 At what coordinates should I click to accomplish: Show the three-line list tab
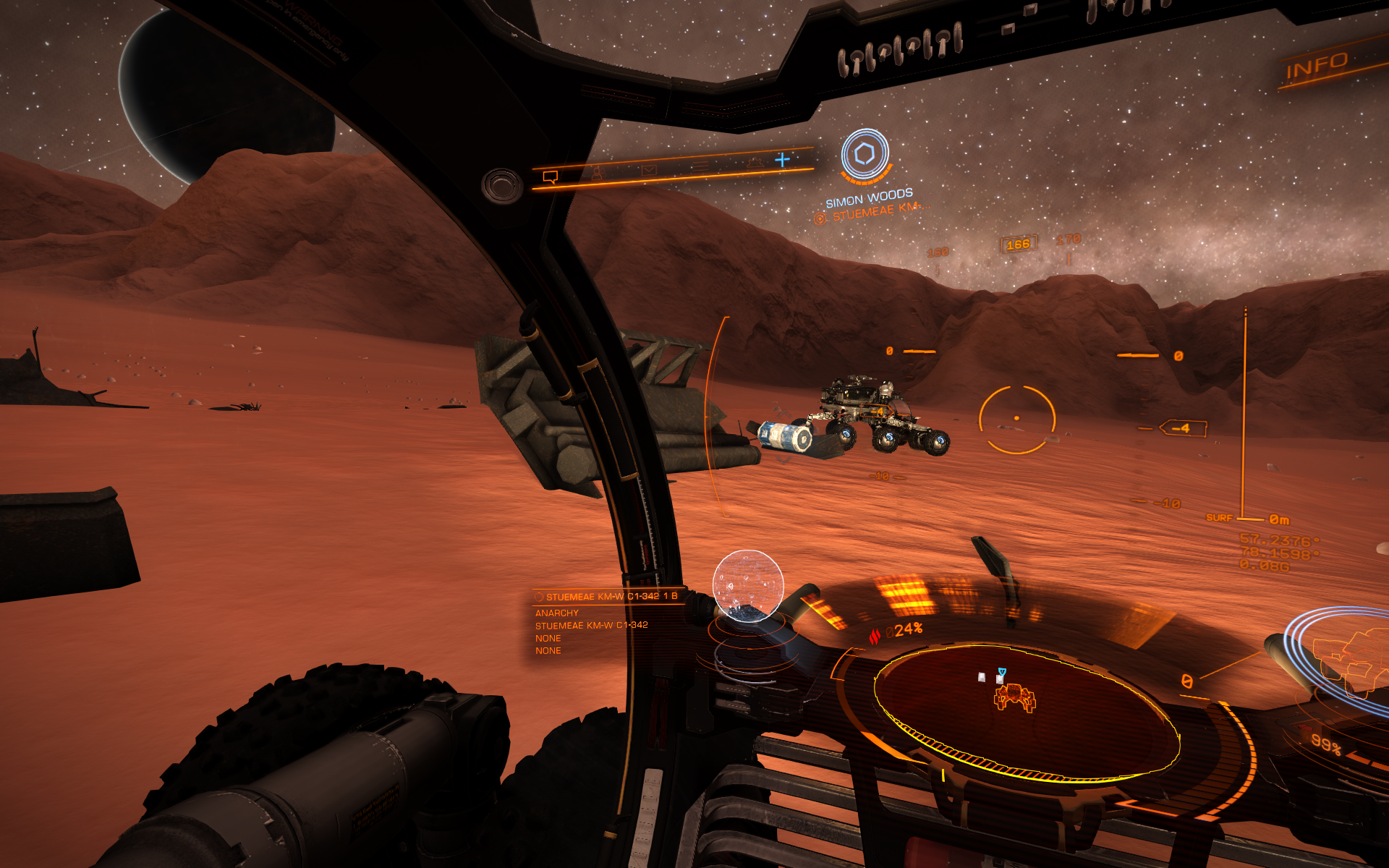pyautogui.click(x=700, y=167)
